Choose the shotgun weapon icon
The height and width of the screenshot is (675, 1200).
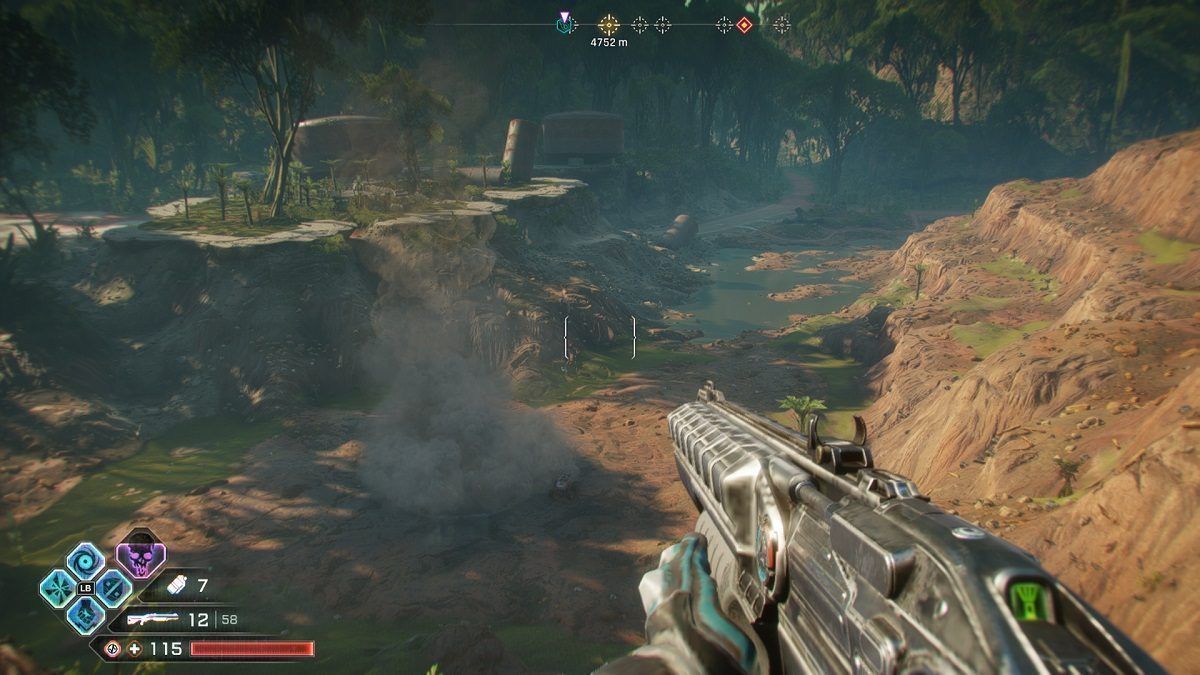154,620
